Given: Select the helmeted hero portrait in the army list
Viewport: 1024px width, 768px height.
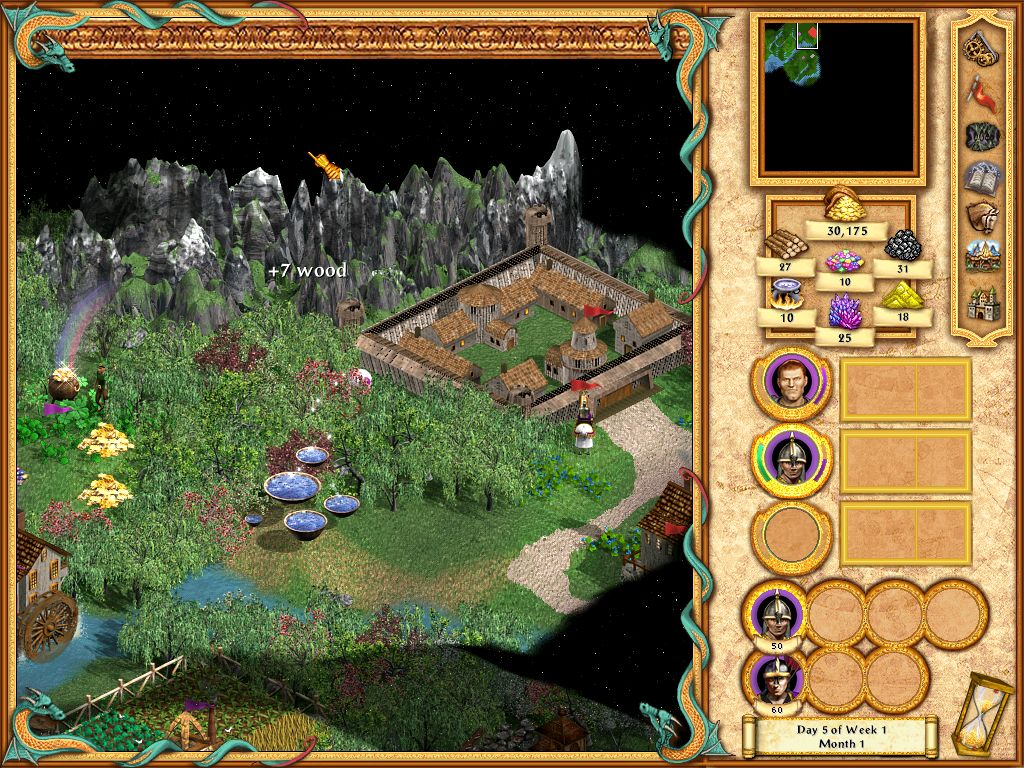Looking at the screenshot, I should pyautogui.click(x=791, y=460).
